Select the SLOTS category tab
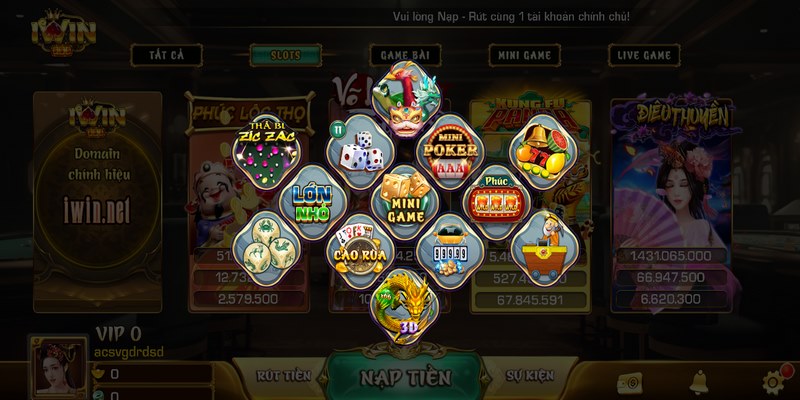The image size is (800, 400). (x=285, y=56)
